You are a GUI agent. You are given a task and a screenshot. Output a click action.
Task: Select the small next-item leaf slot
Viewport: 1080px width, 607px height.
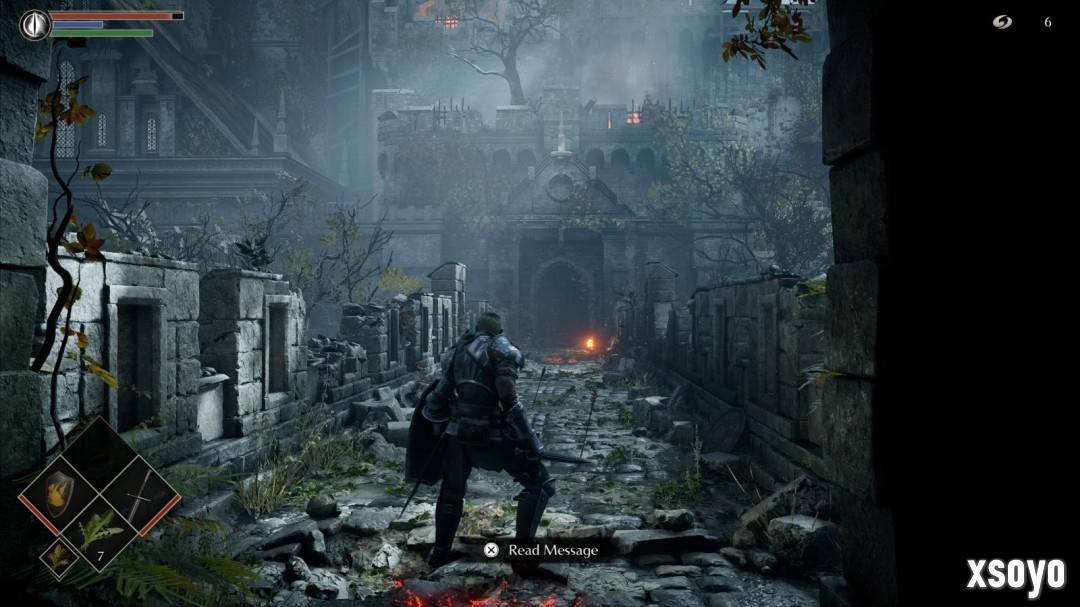58,556
